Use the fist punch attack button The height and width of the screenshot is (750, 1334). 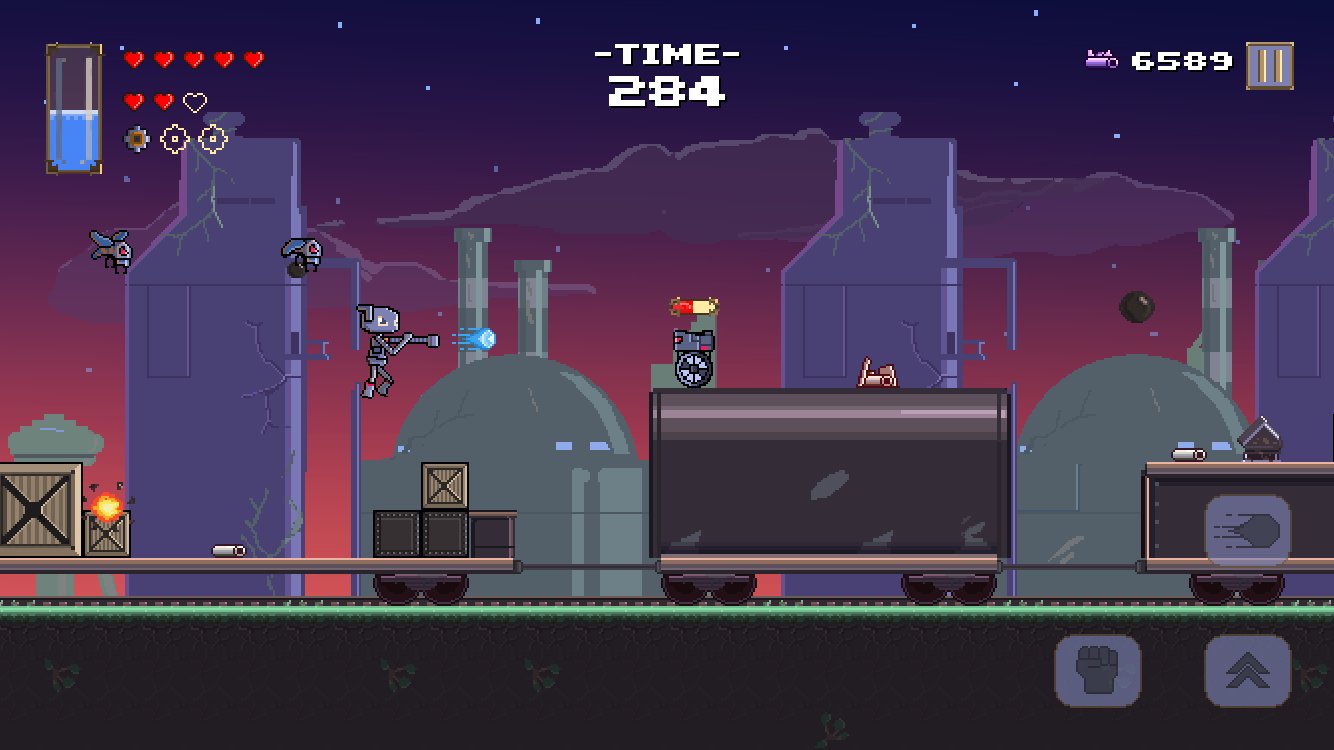point(1097,670)
